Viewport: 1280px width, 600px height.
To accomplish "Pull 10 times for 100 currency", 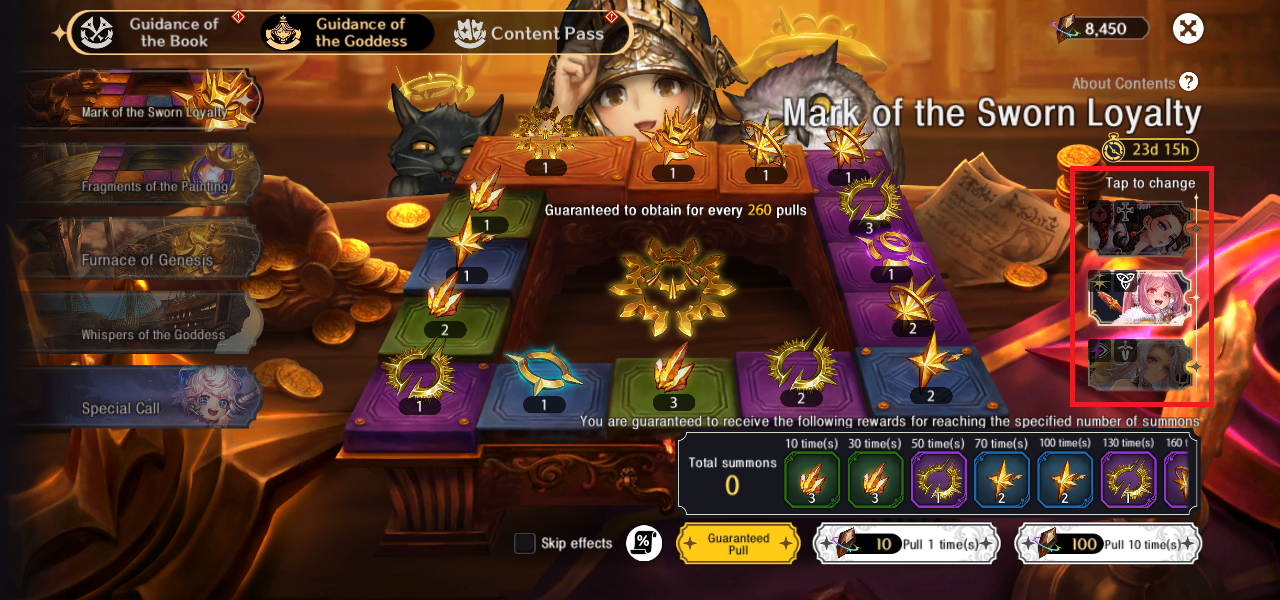I will tap(1107, 543).
